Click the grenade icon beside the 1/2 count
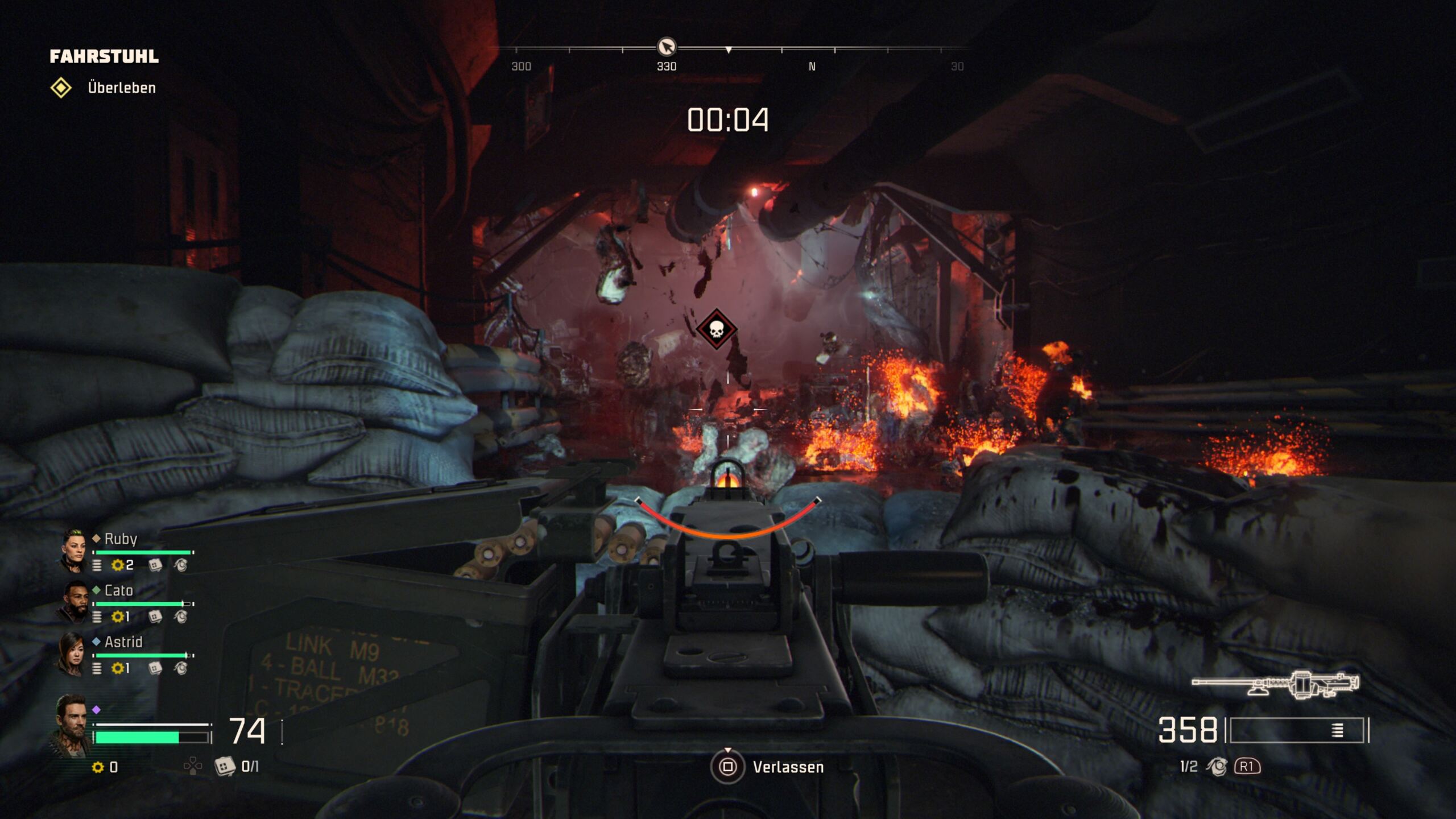Viewport: 1456px width, 819px height. point(1217,767)
